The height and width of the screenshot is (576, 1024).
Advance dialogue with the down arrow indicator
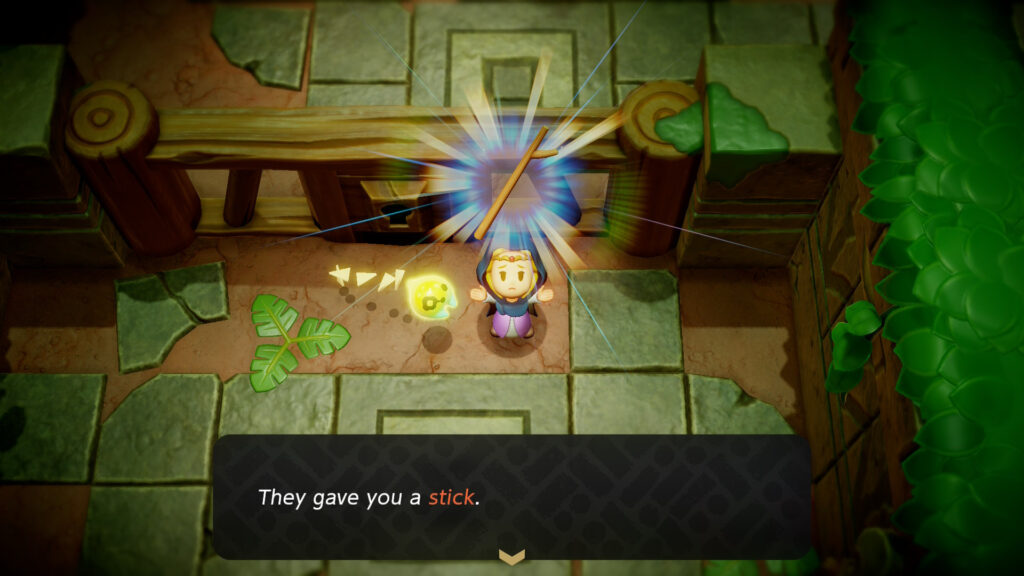coord(511,557)
